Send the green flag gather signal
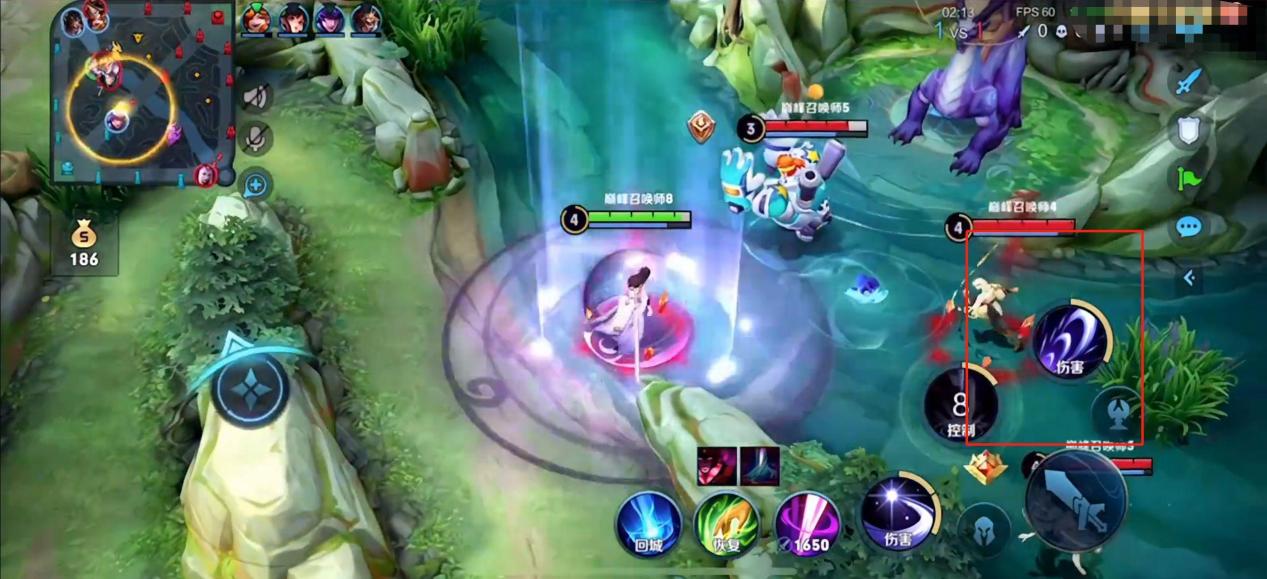1267x579 pixels. point(1188,178)
